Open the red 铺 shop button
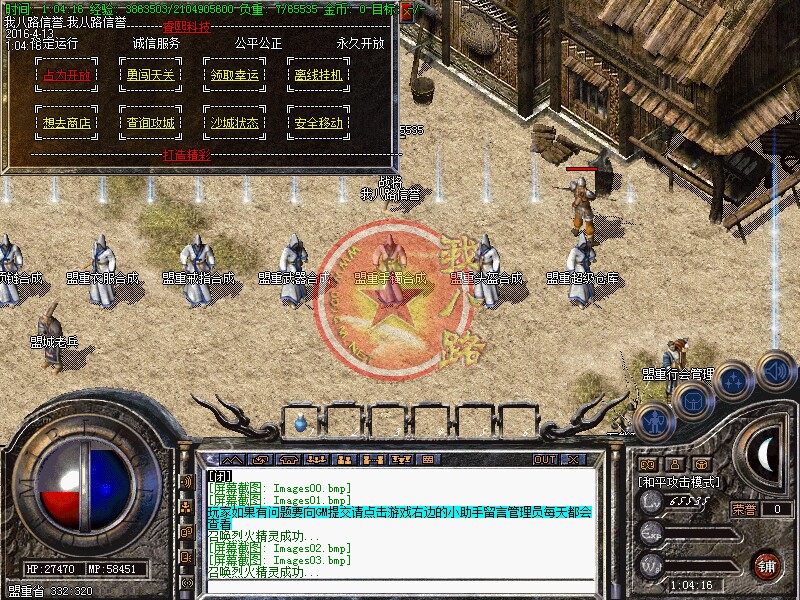800x600 pixels. (767, 564)
